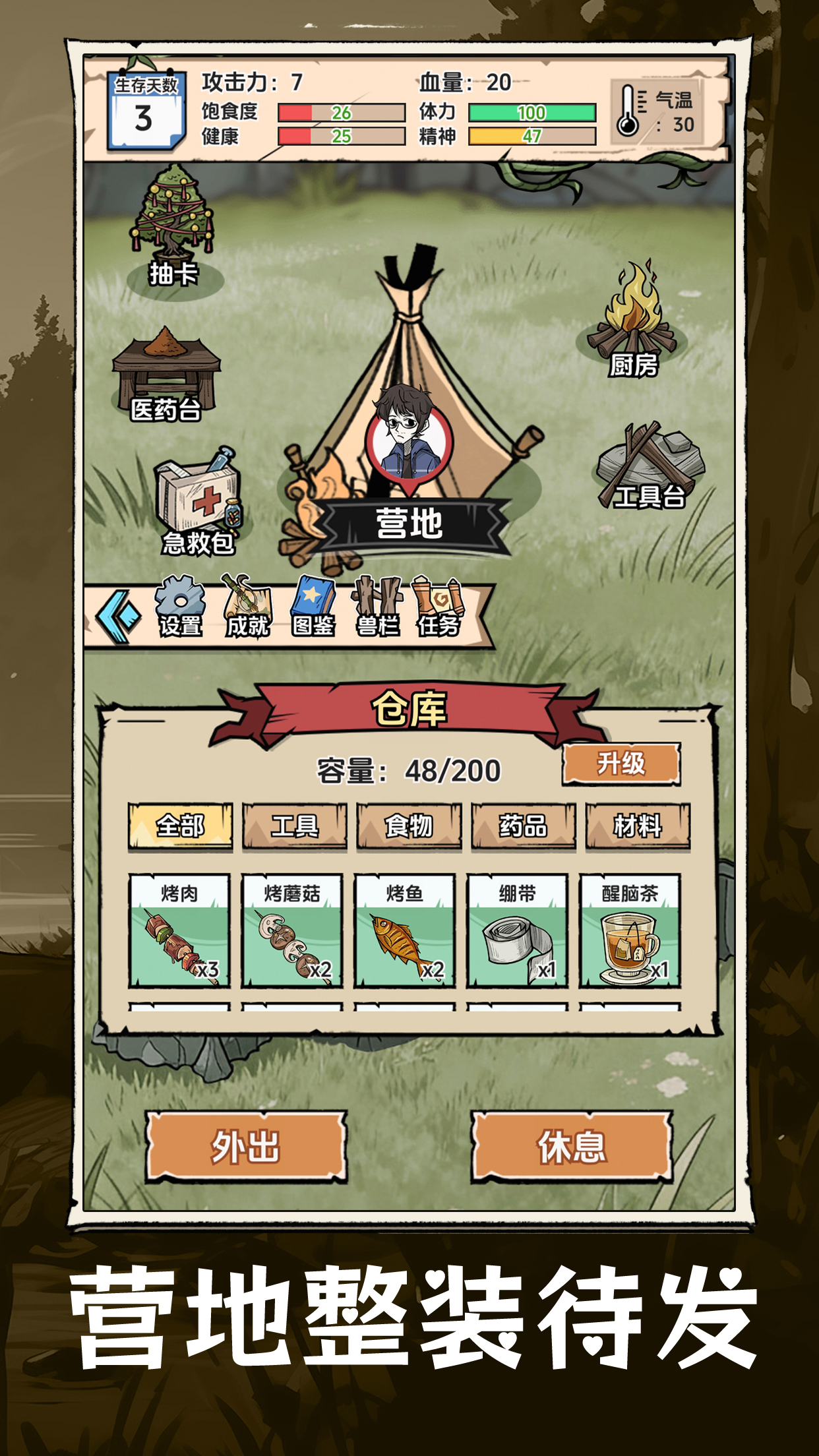The image size is (819, 1456).
Task: Open the 图鉴 encyclopedia book
Action: click(x=313, y=607)
